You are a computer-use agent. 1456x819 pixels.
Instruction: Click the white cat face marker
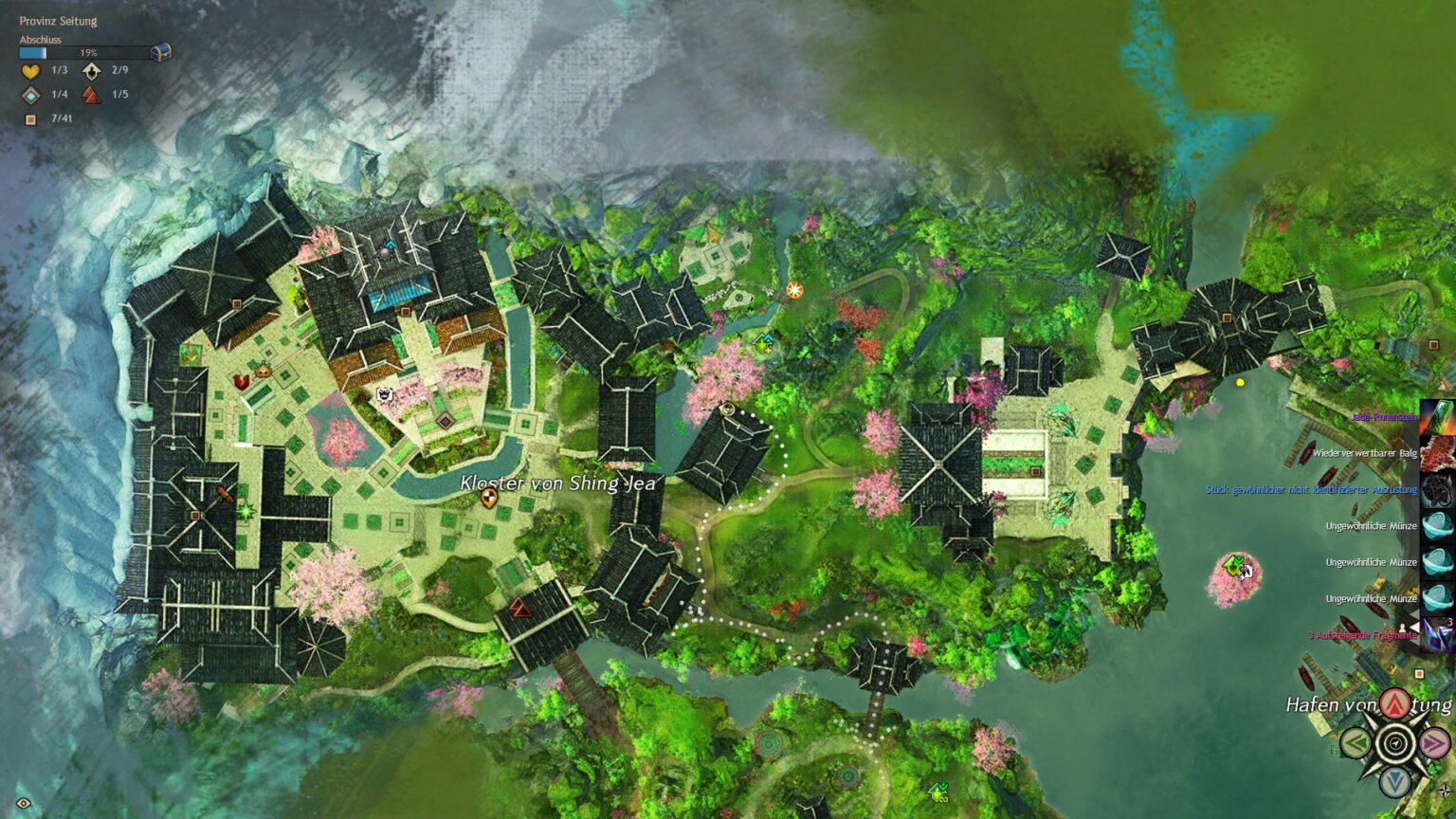[x=385, y=395]
